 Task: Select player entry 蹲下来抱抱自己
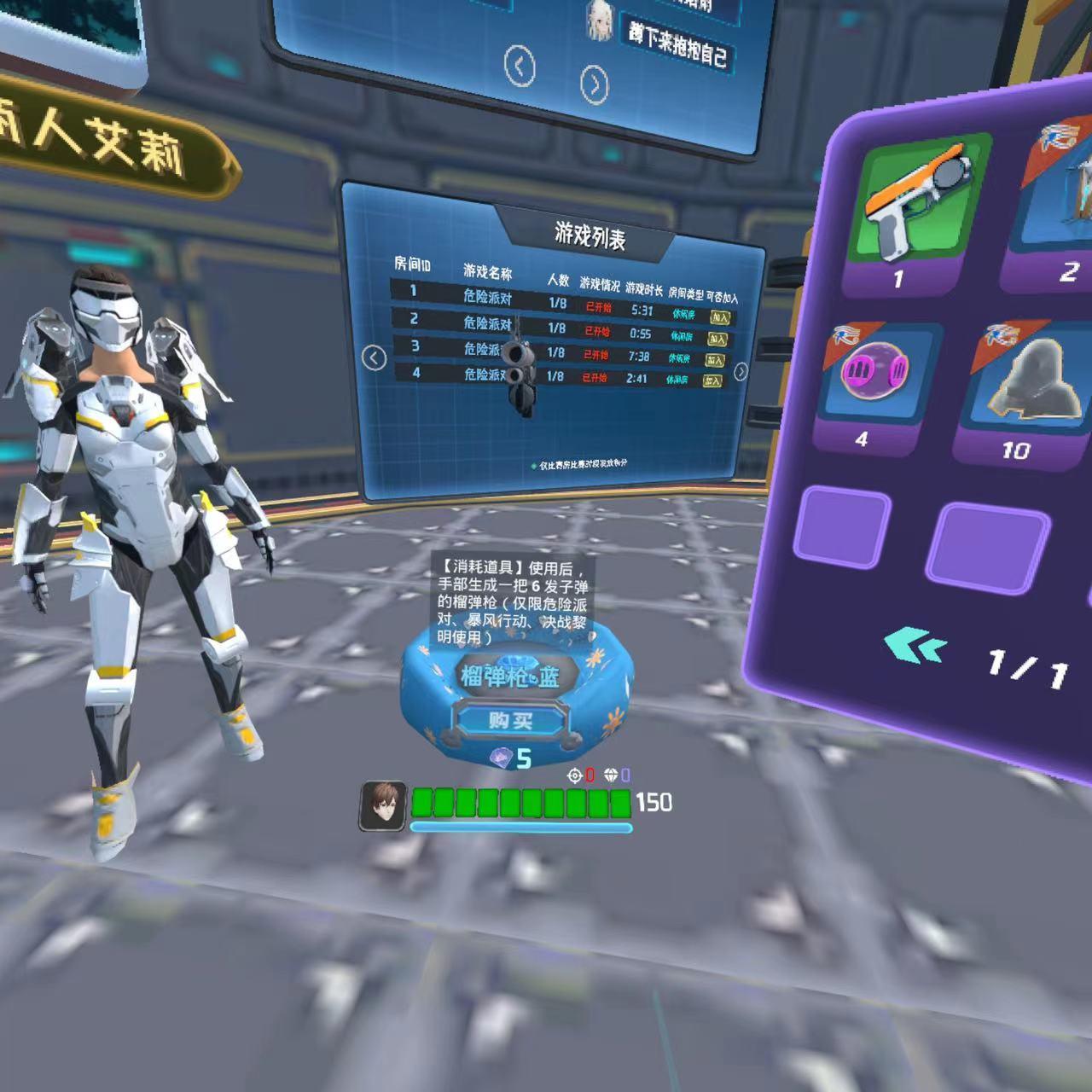click(x=678, y=43)
